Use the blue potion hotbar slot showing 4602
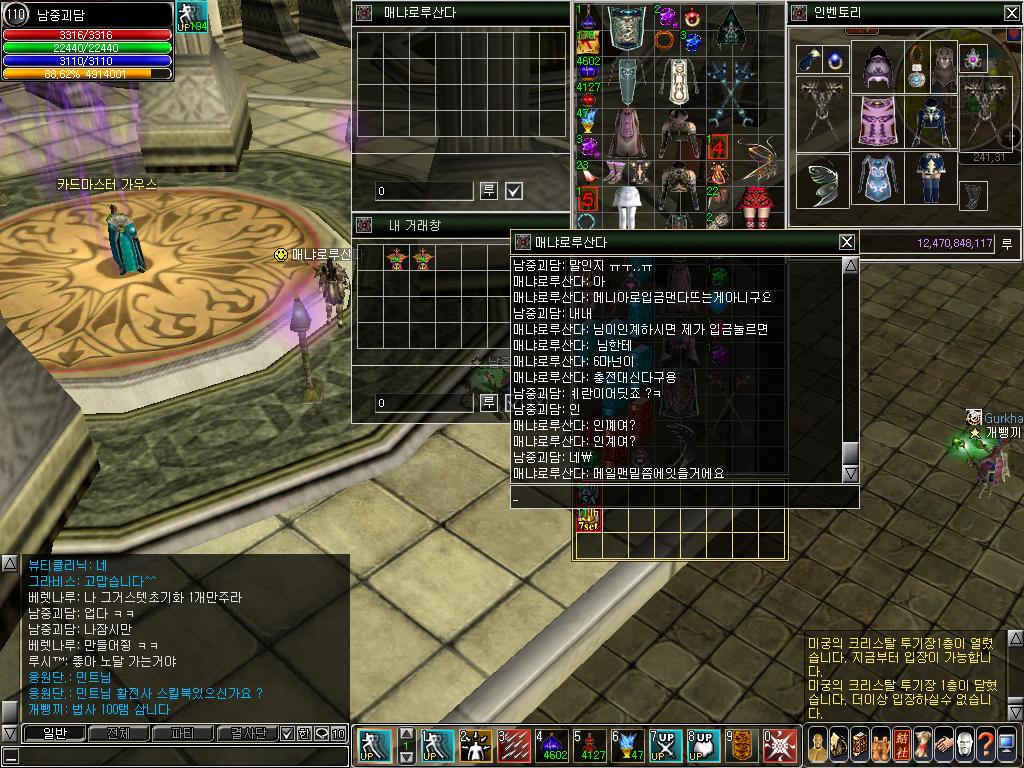The height and width of the screenshot is (768, 1024). [x=553, y=746]
